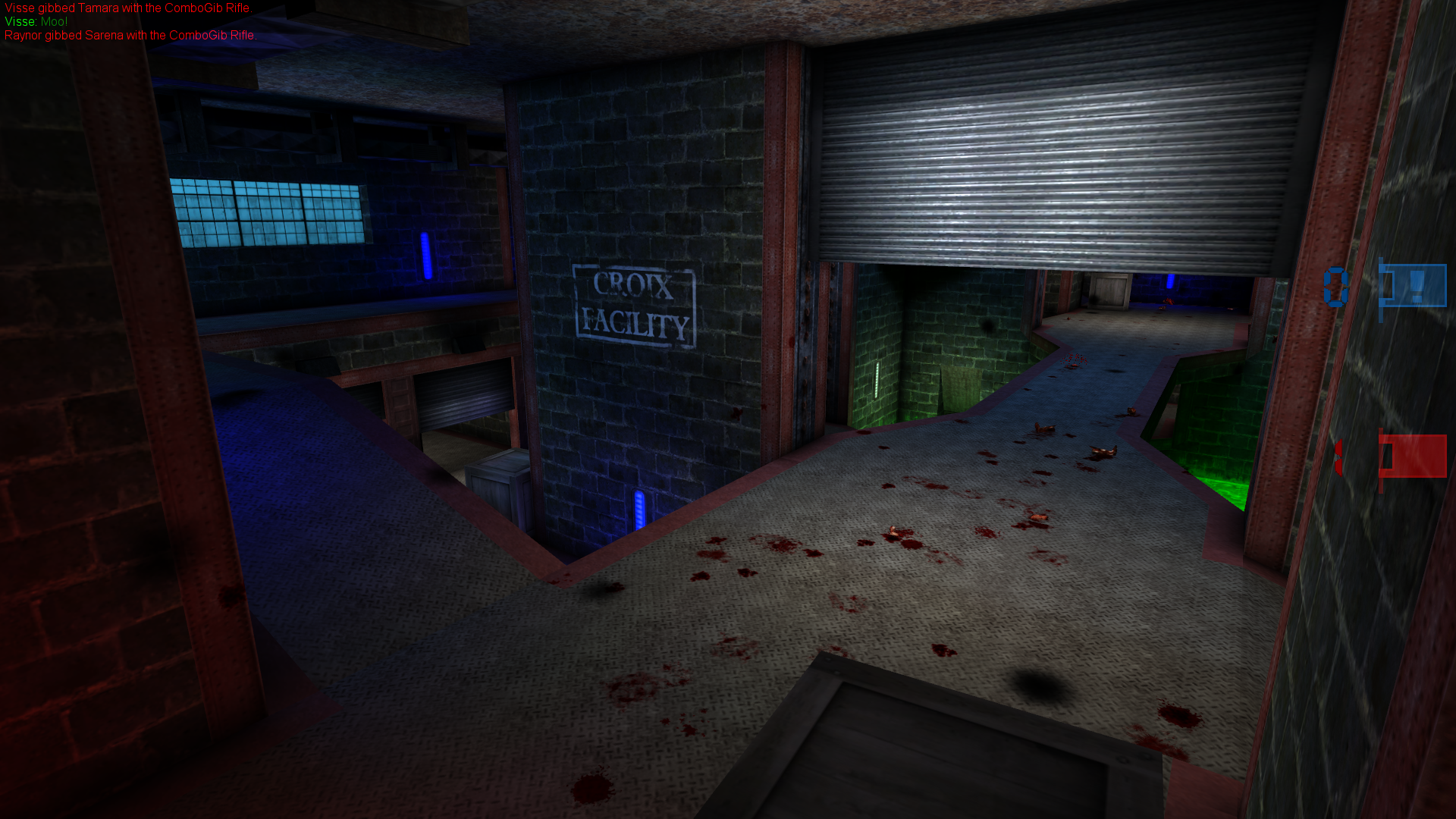
Task: Click the blue team score digit zero
Action: pyautogui.click(x=1335, y=285)
